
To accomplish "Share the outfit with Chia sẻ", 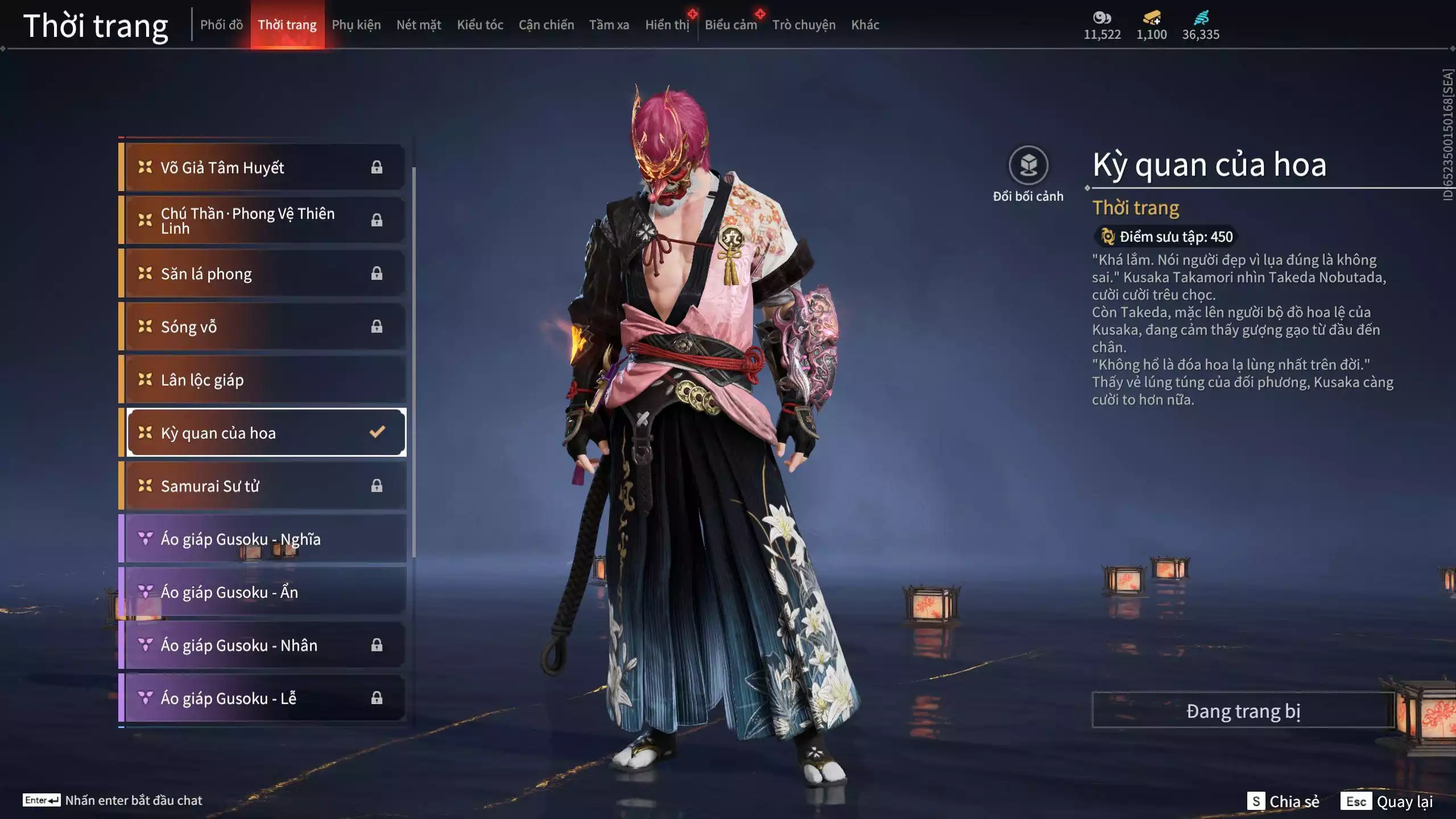I will 1284,801.
